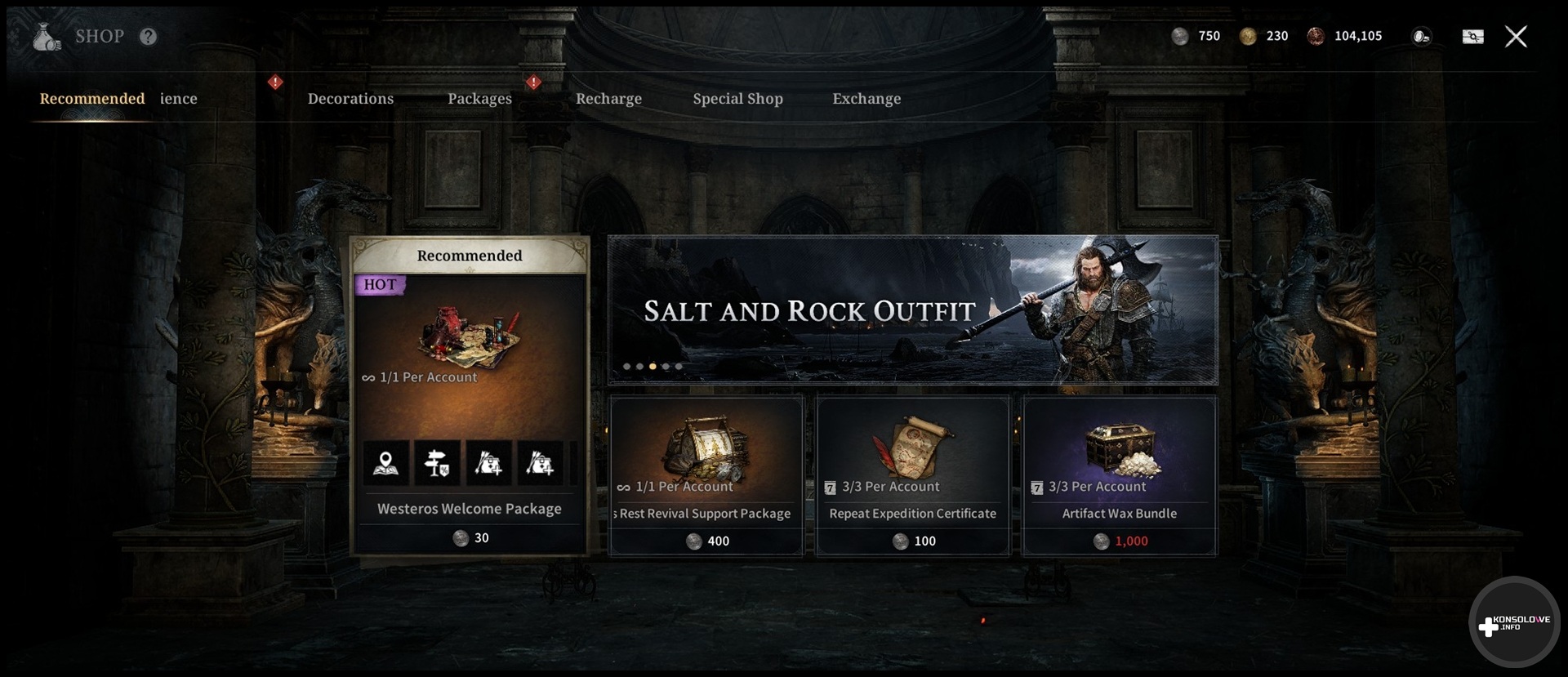
Task: Open the ticket icon beside the close button
Action: 1472,37
